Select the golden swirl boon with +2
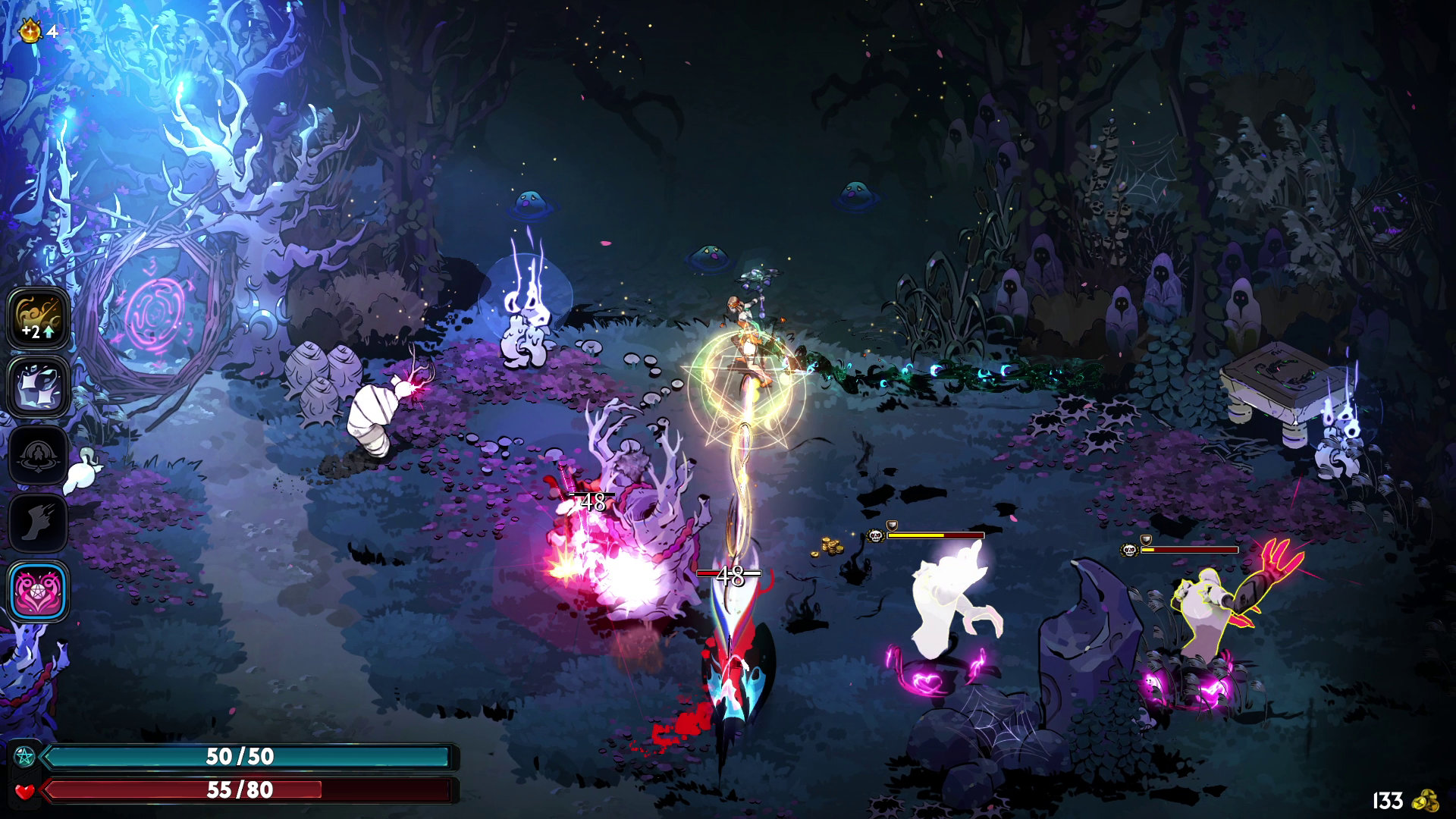 (38, 318)
